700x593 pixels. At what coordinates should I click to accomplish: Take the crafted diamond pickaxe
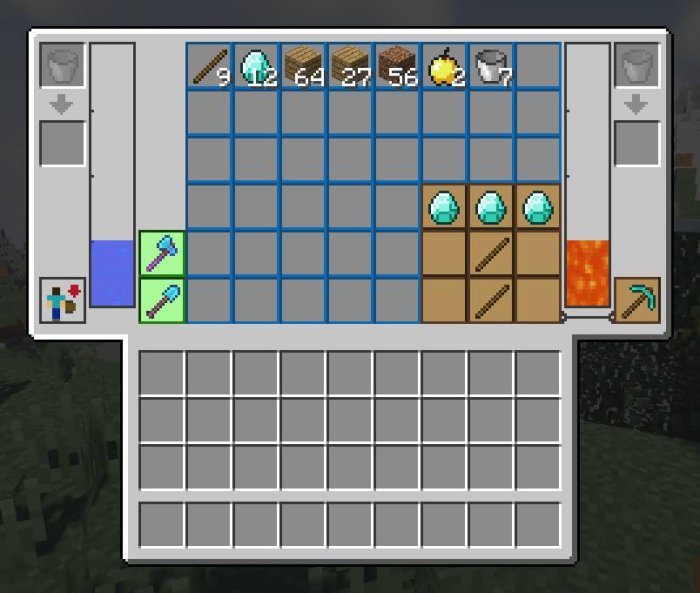pos(636,301)
